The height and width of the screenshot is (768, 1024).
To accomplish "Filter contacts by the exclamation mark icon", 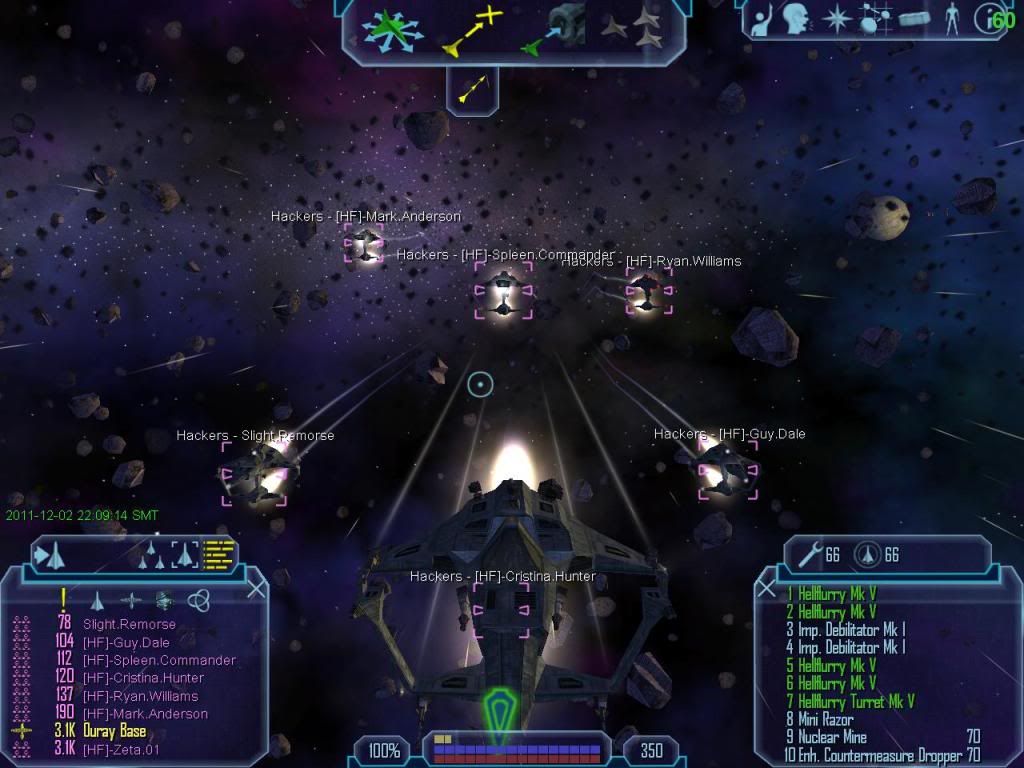I will click(x=64, y=599).
